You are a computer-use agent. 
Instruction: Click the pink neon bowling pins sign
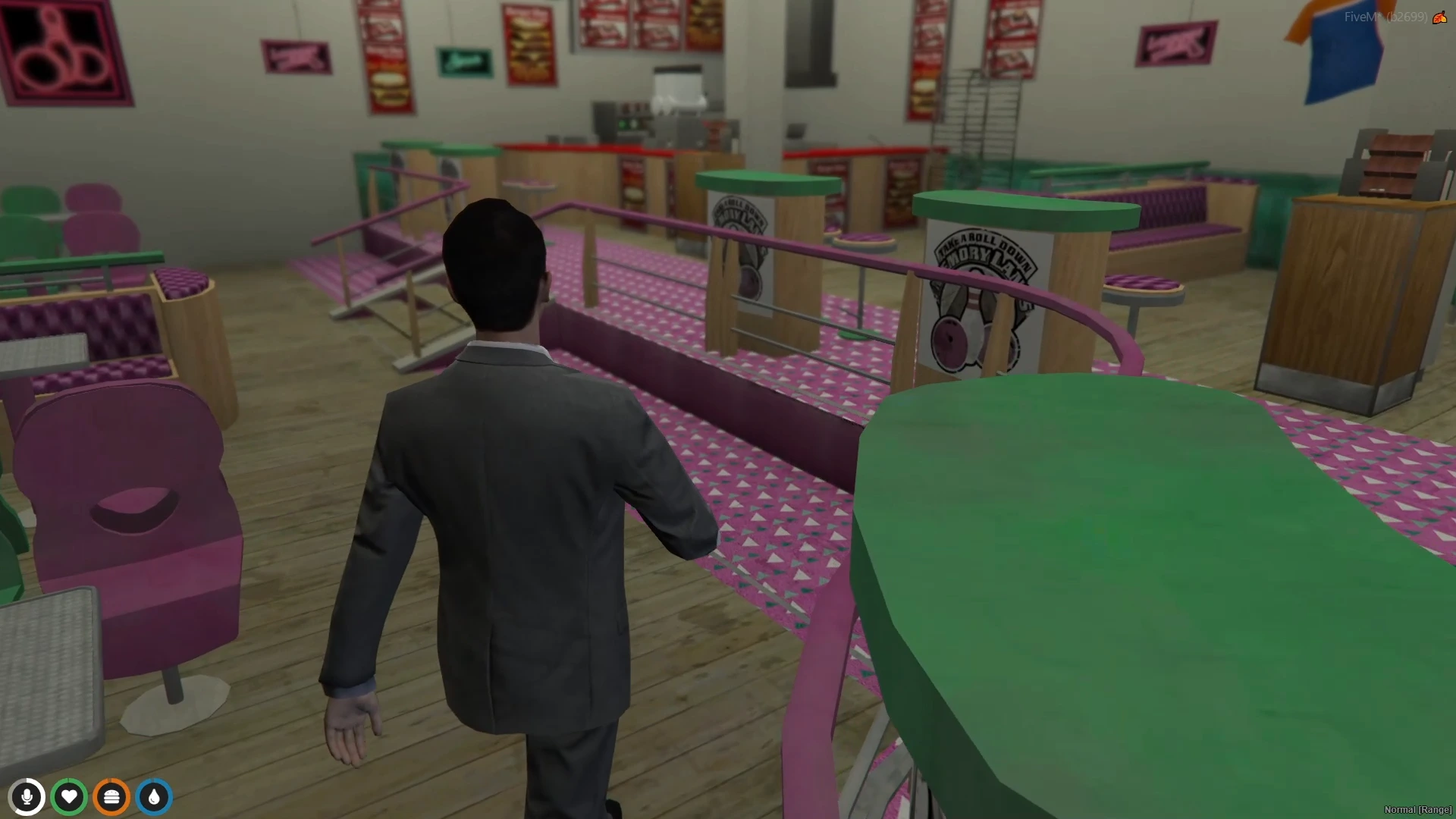coord(55,52)
